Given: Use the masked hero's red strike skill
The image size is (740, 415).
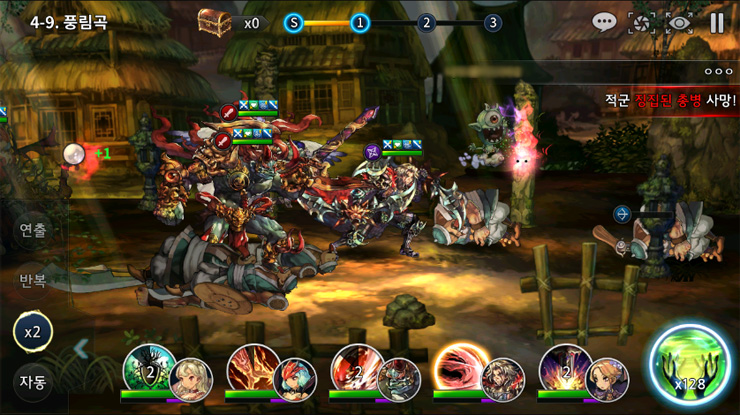Looking at the screenshot, I should click(x=355, y=368).
